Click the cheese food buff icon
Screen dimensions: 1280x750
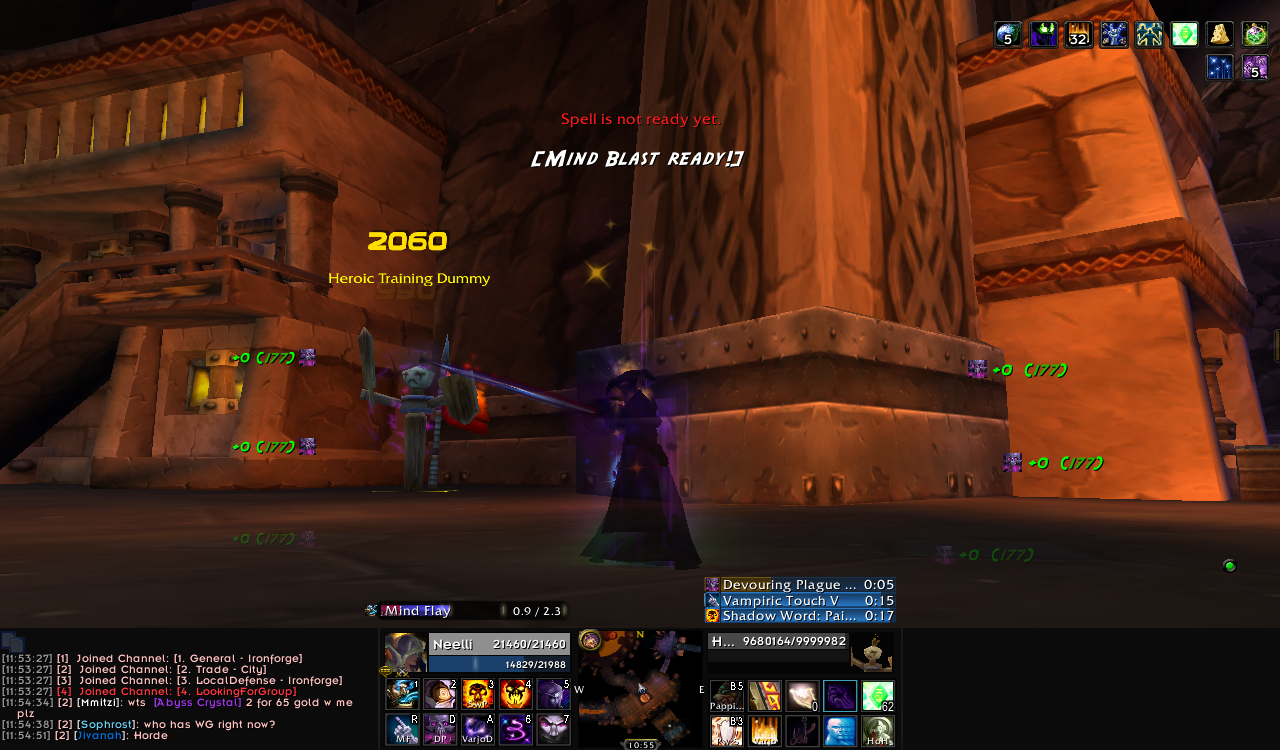coord(1219,35)
